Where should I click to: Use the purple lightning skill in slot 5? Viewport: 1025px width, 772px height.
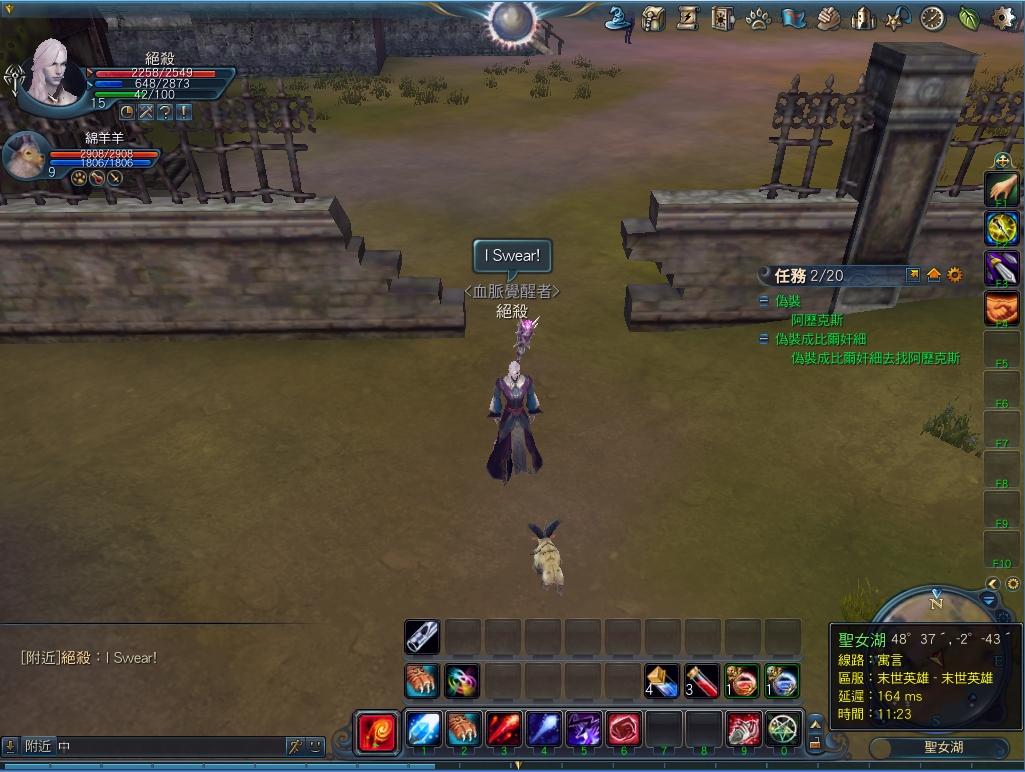click(x=583, y=729)
